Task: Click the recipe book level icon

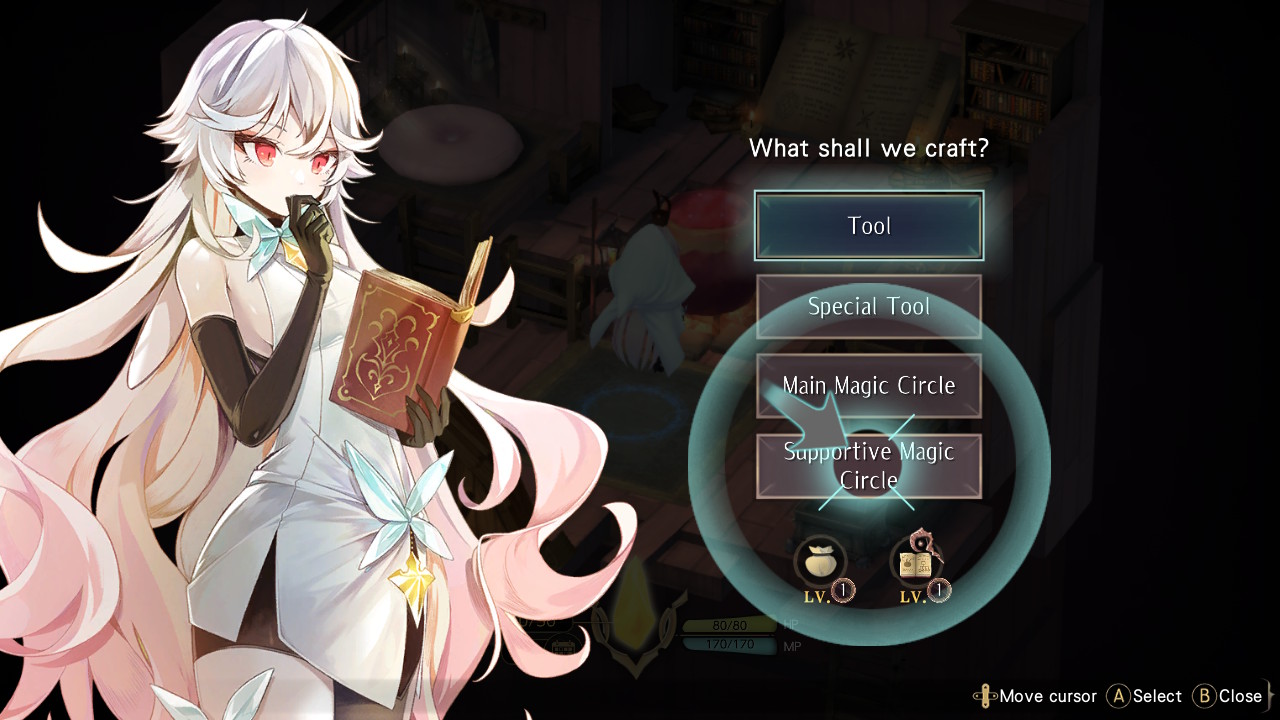Action: 918,564
